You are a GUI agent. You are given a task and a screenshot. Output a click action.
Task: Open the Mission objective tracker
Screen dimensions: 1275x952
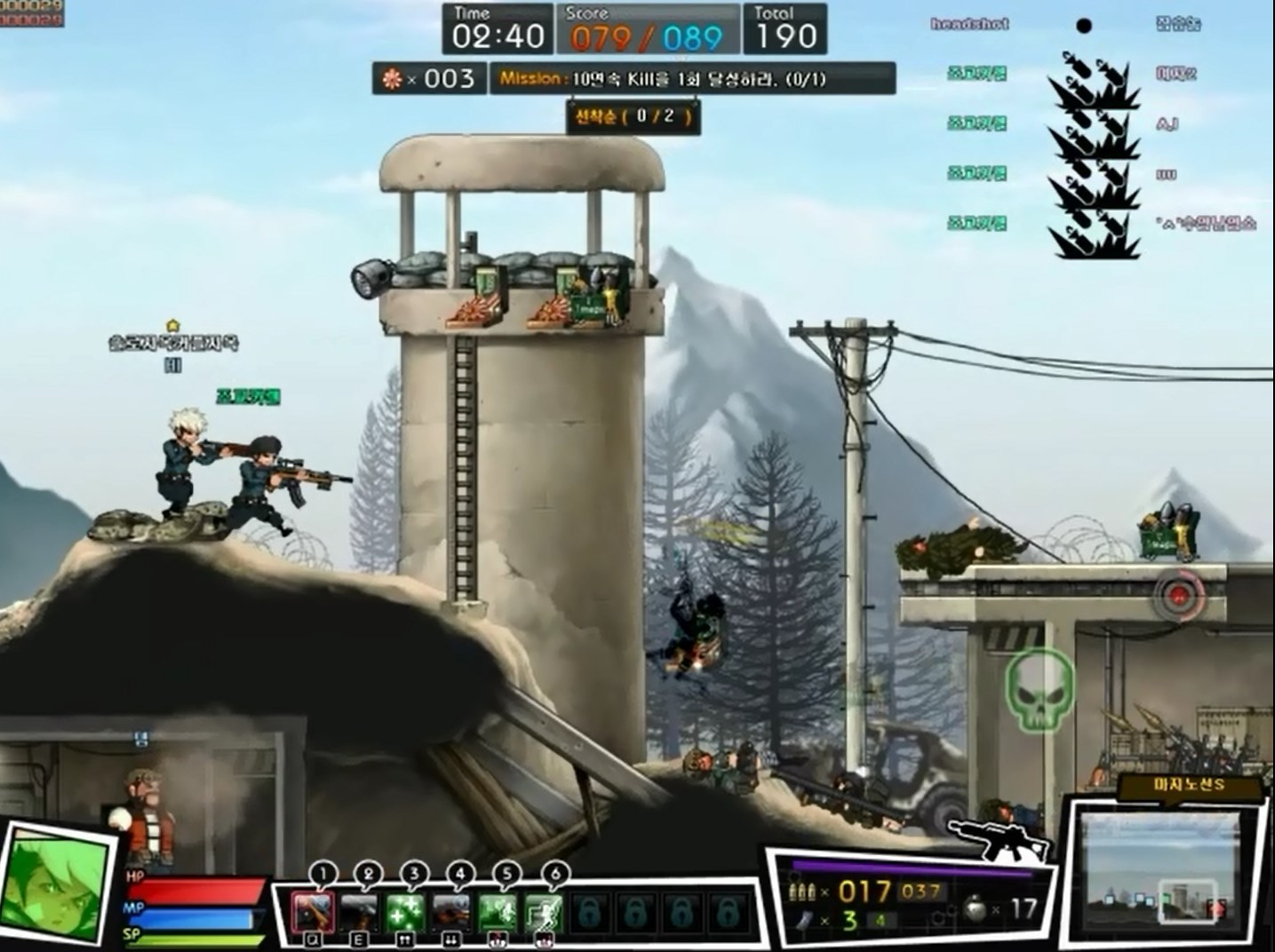pyautogui.click(x=692, y=79)
